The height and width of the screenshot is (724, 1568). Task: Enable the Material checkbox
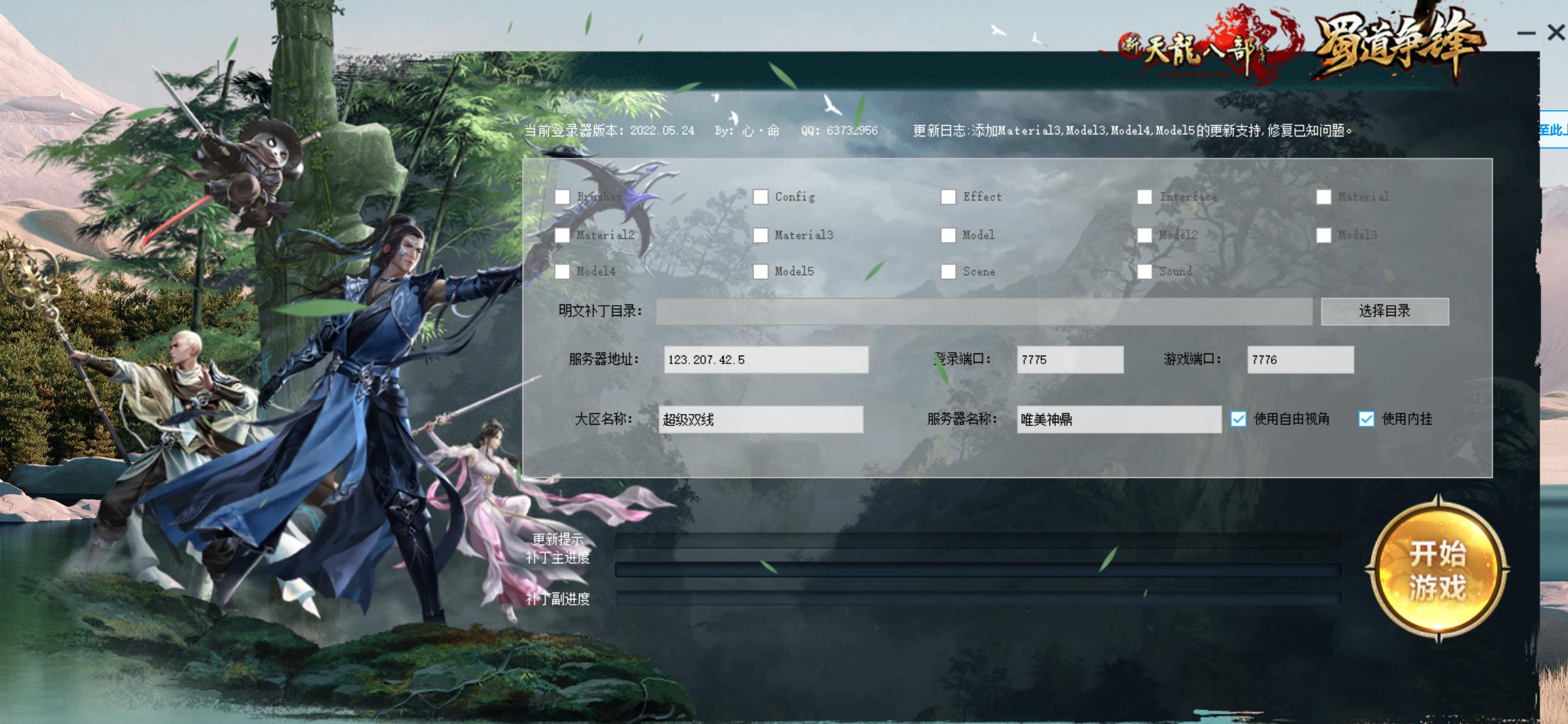click(1324, 197)
